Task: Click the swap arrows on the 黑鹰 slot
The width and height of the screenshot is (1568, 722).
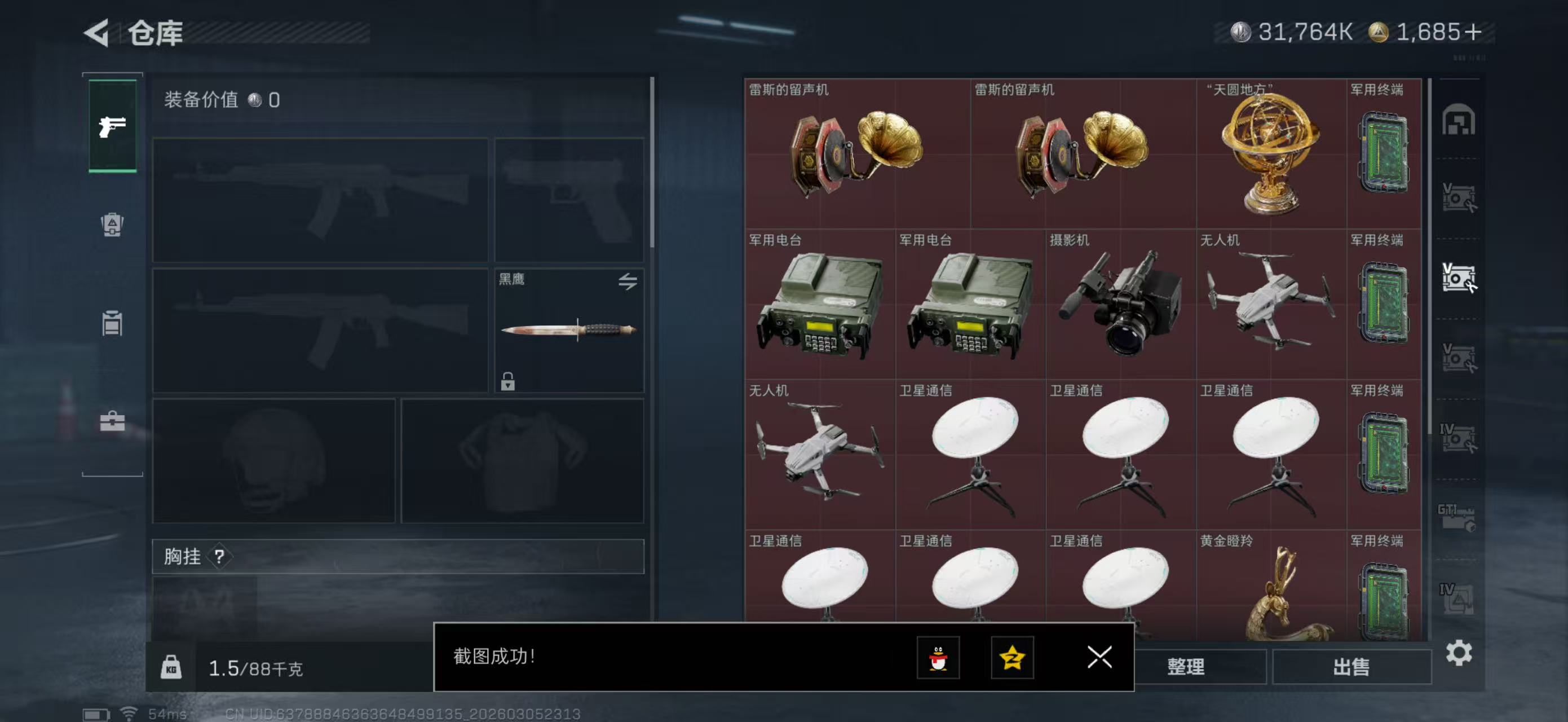Action: [x=629, y=281]
